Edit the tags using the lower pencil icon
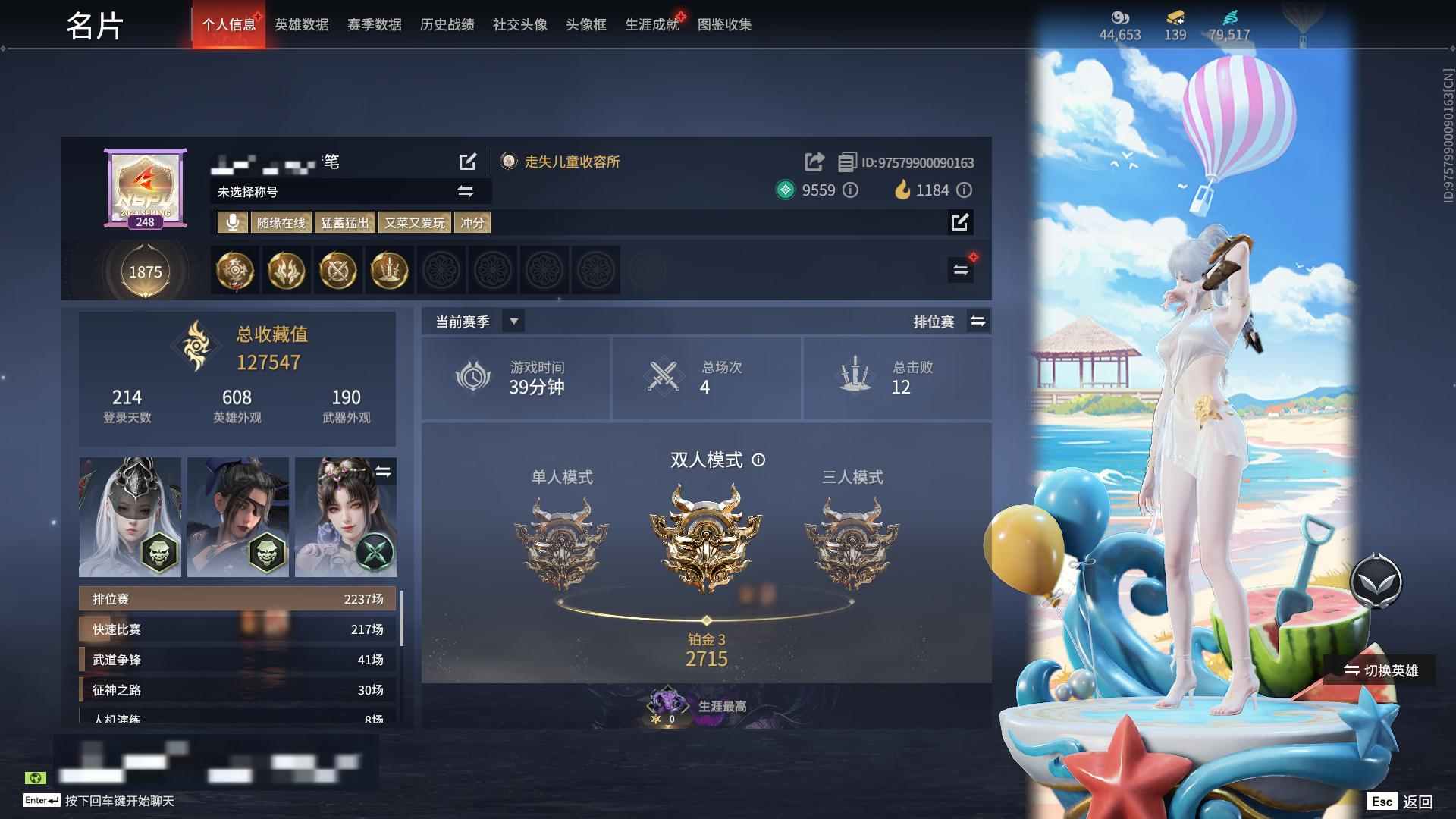1456x819 pixels. (961, 222)
